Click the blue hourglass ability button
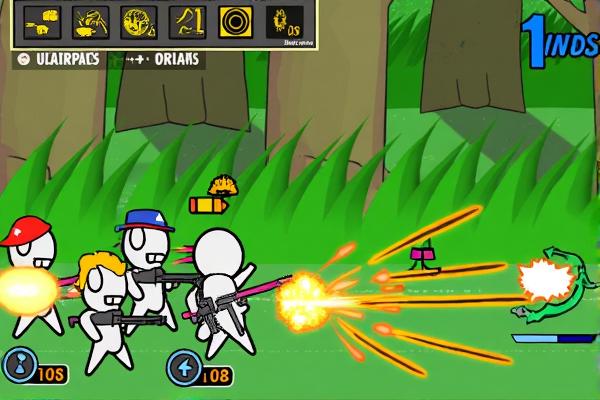 (x=17, y=366)
